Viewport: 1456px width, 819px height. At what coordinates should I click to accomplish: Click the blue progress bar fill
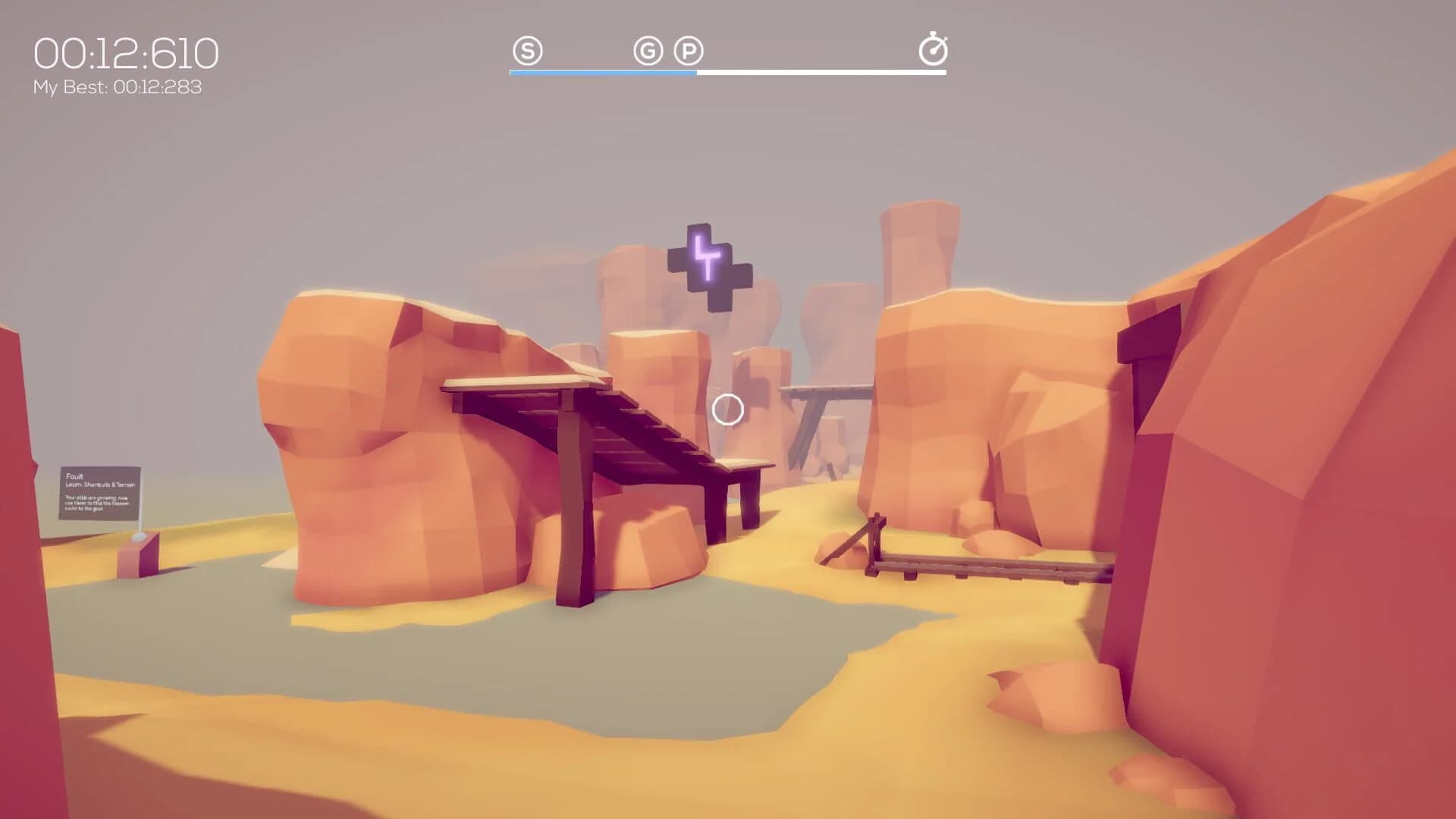603,74
